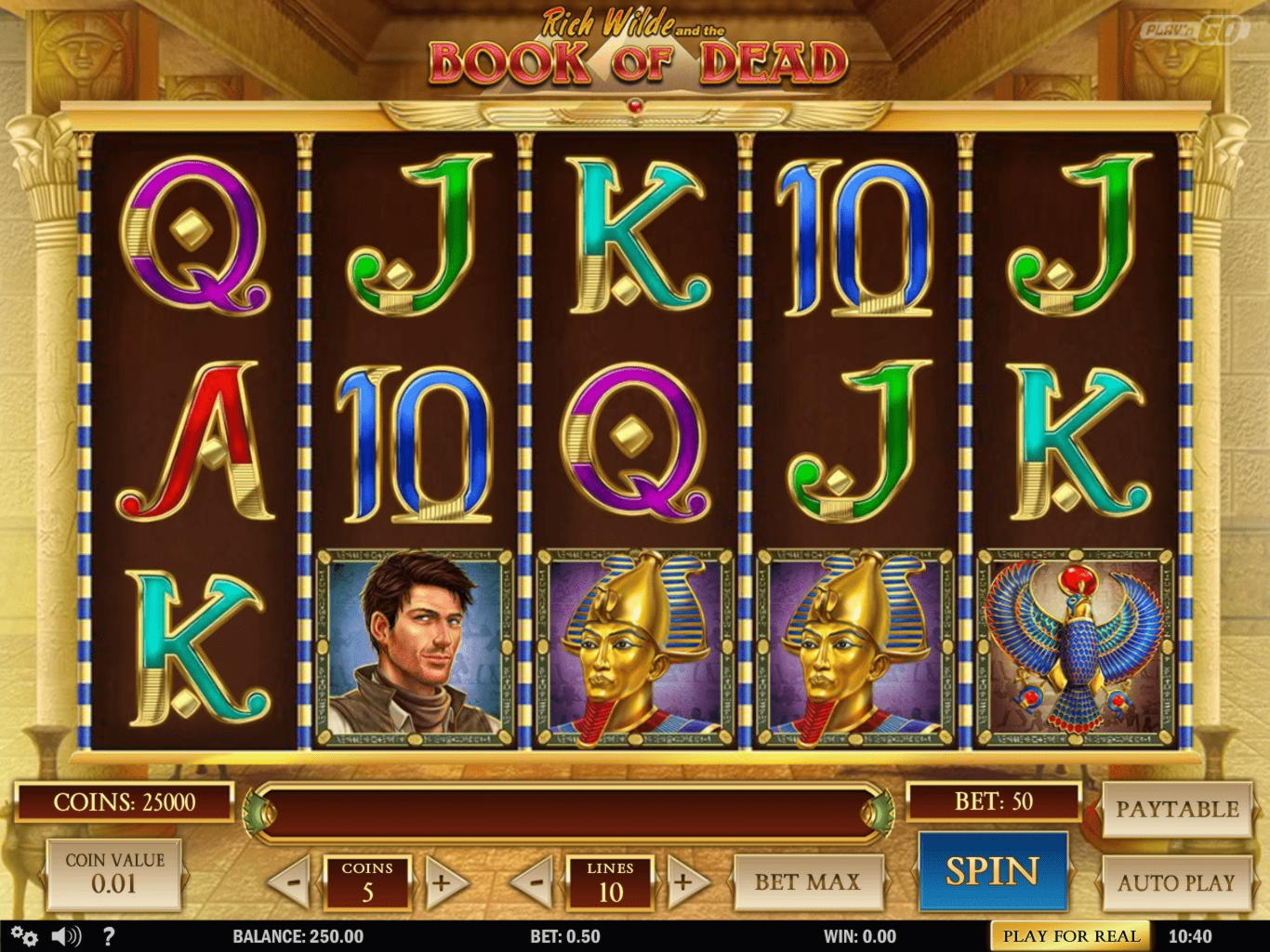Screen dimensions: 1270x952
Task: Open the game settings gear icon
Action: click(23, 937)
